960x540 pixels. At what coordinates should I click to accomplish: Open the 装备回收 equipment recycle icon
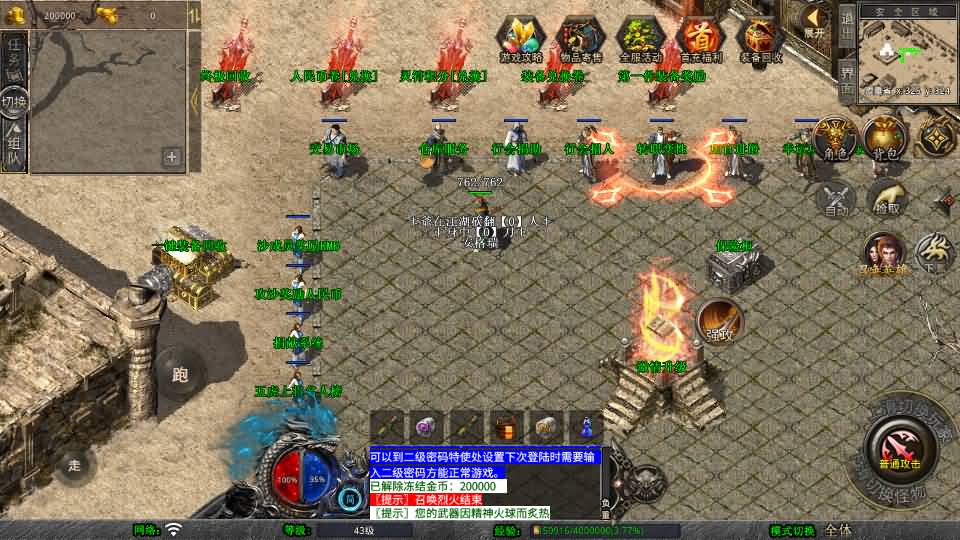coord(761,39)
